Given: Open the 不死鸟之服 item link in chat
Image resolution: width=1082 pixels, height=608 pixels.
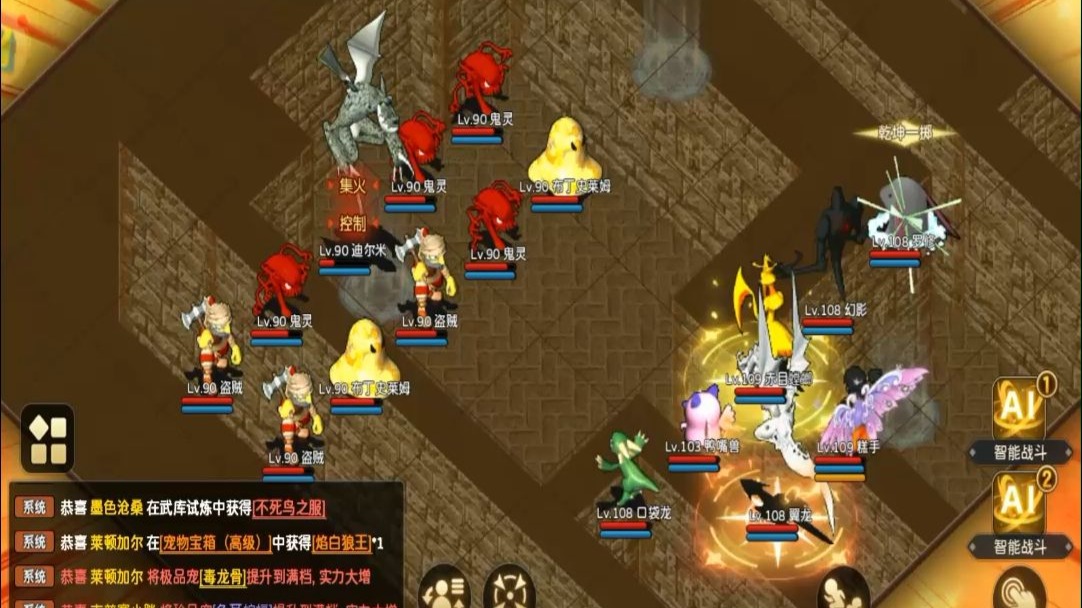Looking at the screenshot, I should tap(290, 508).
